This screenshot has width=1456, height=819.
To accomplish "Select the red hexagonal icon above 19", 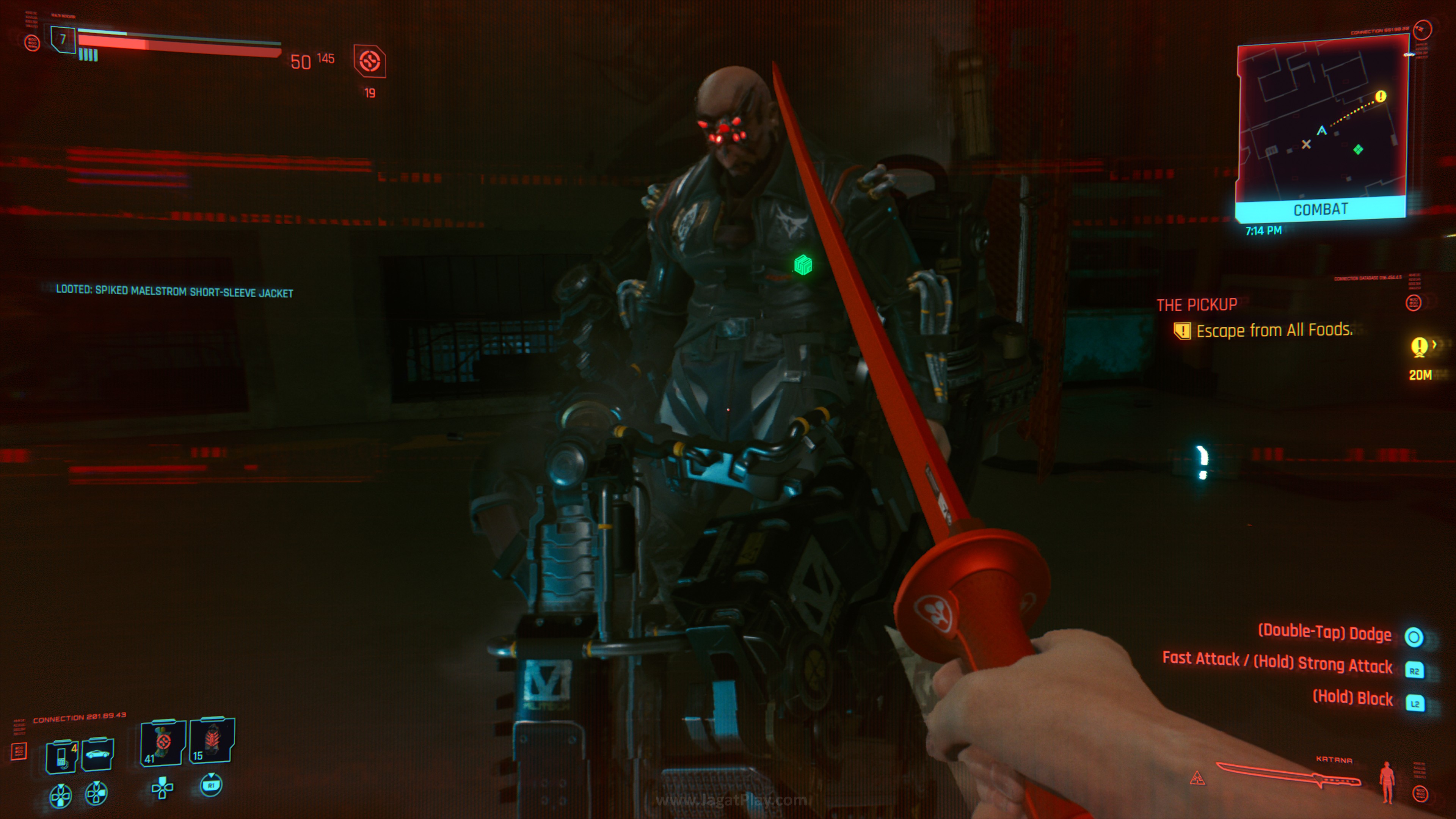I will [370, 61].
